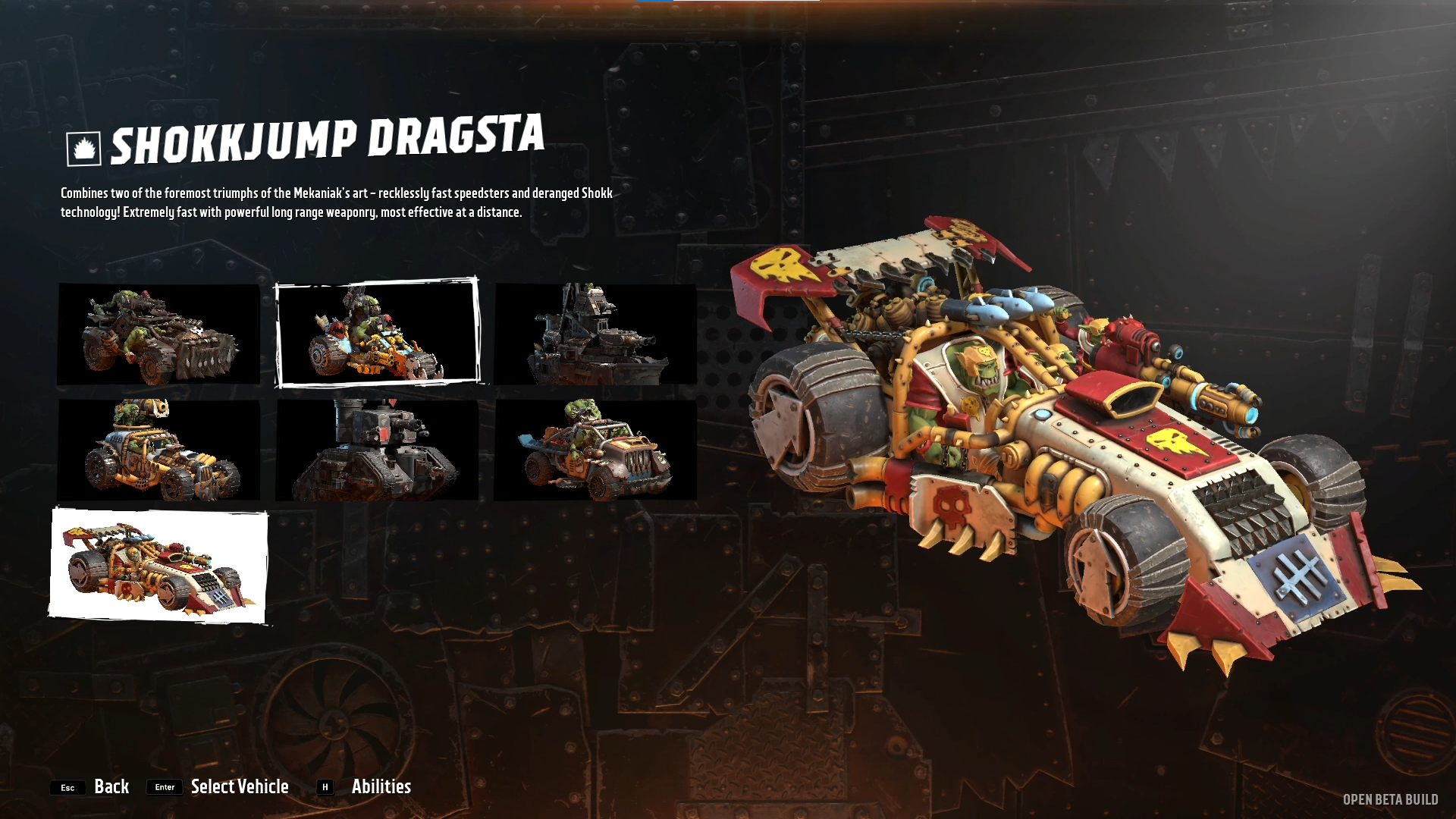Choose the outlined wartrike thumbnail with orange claw
The height and width of the screenshot is (819, 1456).
[x=377, y=333]
